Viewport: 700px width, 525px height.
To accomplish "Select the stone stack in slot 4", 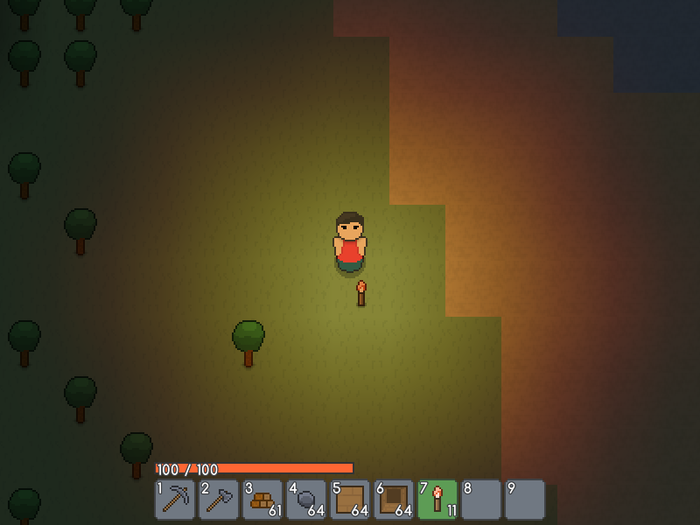I will click(x=307, y=499).
